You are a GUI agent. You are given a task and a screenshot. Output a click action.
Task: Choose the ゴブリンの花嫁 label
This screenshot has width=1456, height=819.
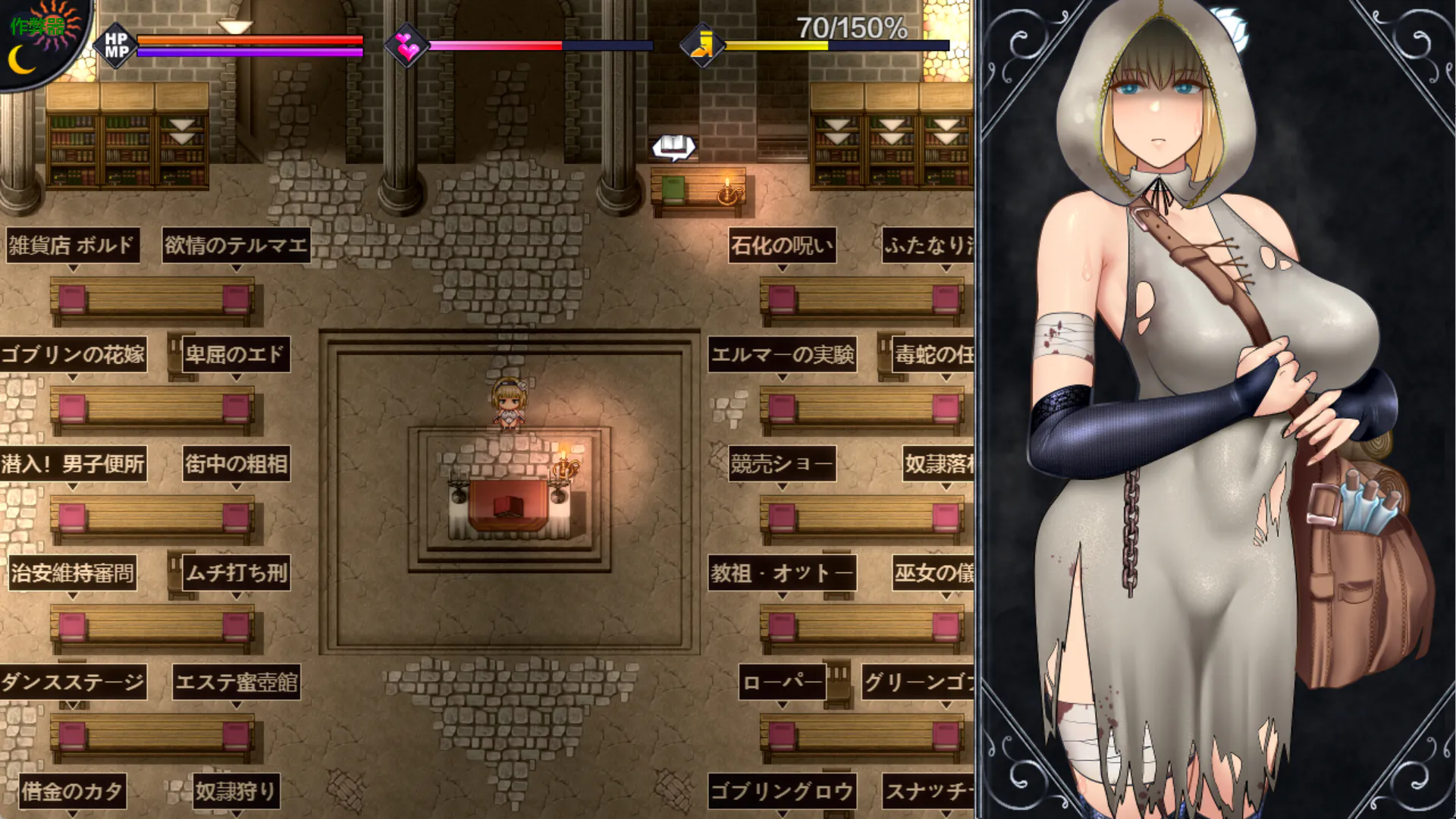pyautogui.click(x=73, y=355)
